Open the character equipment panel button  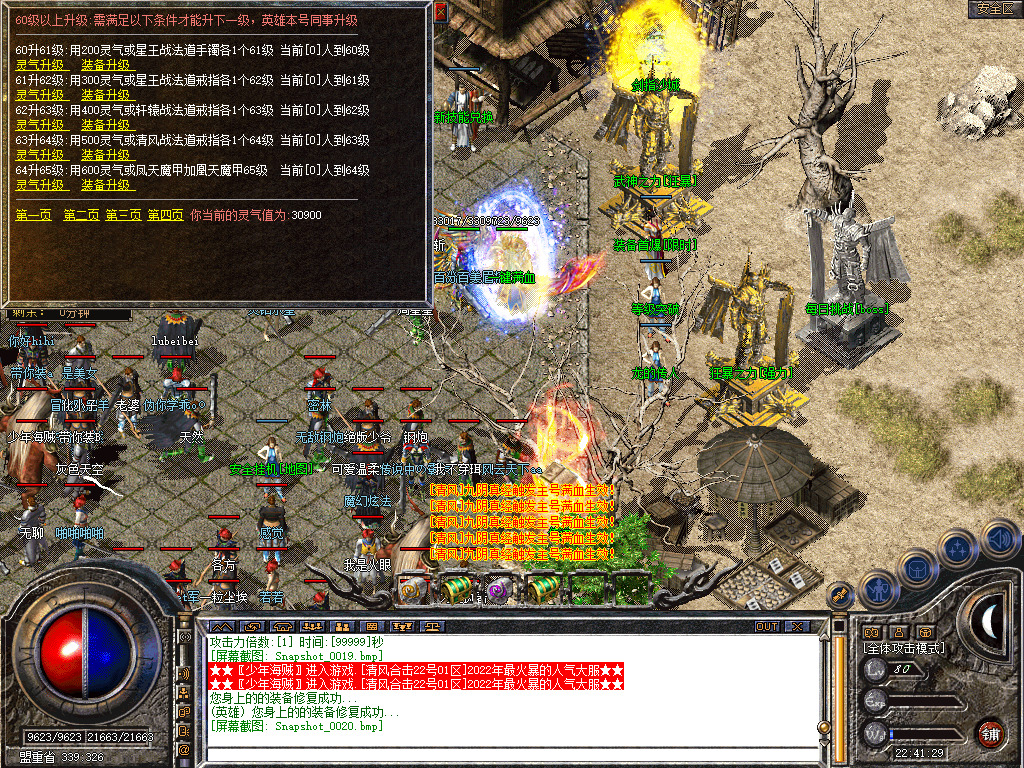click(x=879, y=588)
